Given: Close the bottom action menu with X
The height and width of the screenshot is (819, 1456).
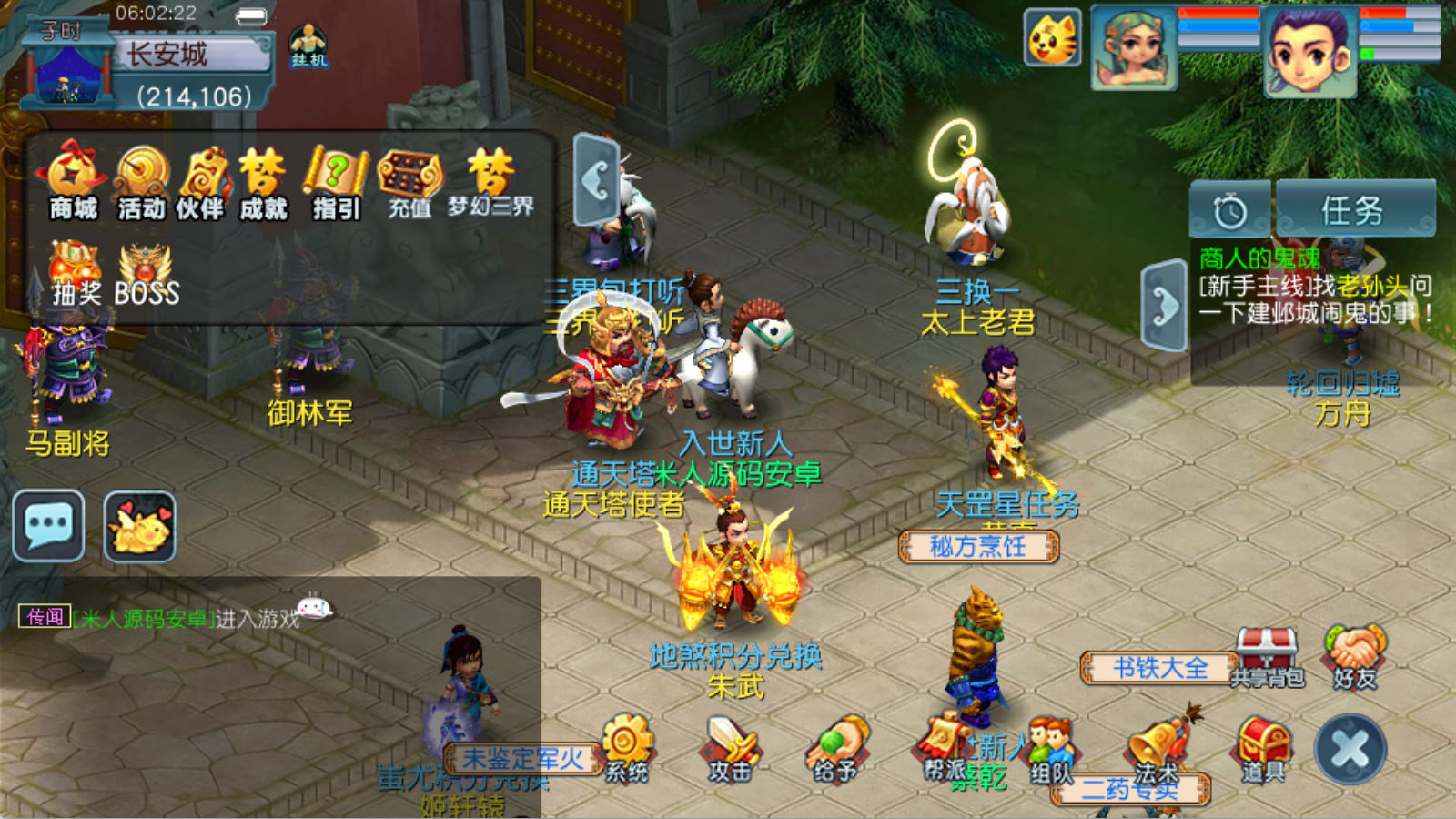Looking at the screenshot, I should tap(1350, 749).
